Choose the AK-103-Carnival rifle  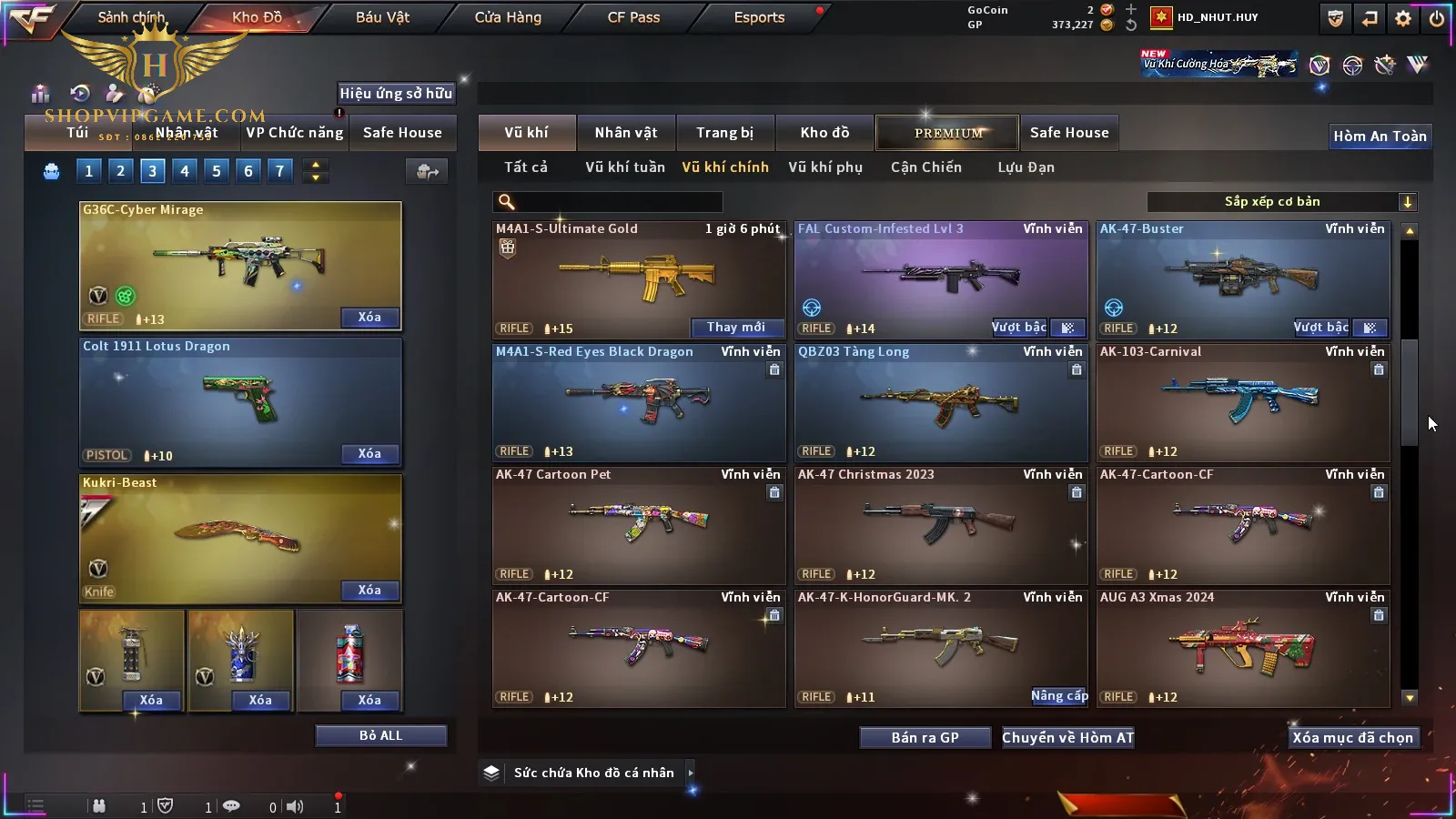tap(1242, 400)
